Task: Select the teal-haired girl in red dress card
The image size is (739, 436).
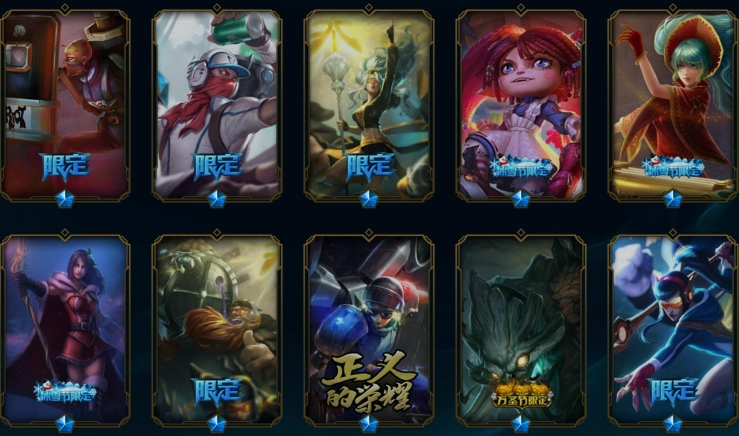Action: tap(672, 105)
